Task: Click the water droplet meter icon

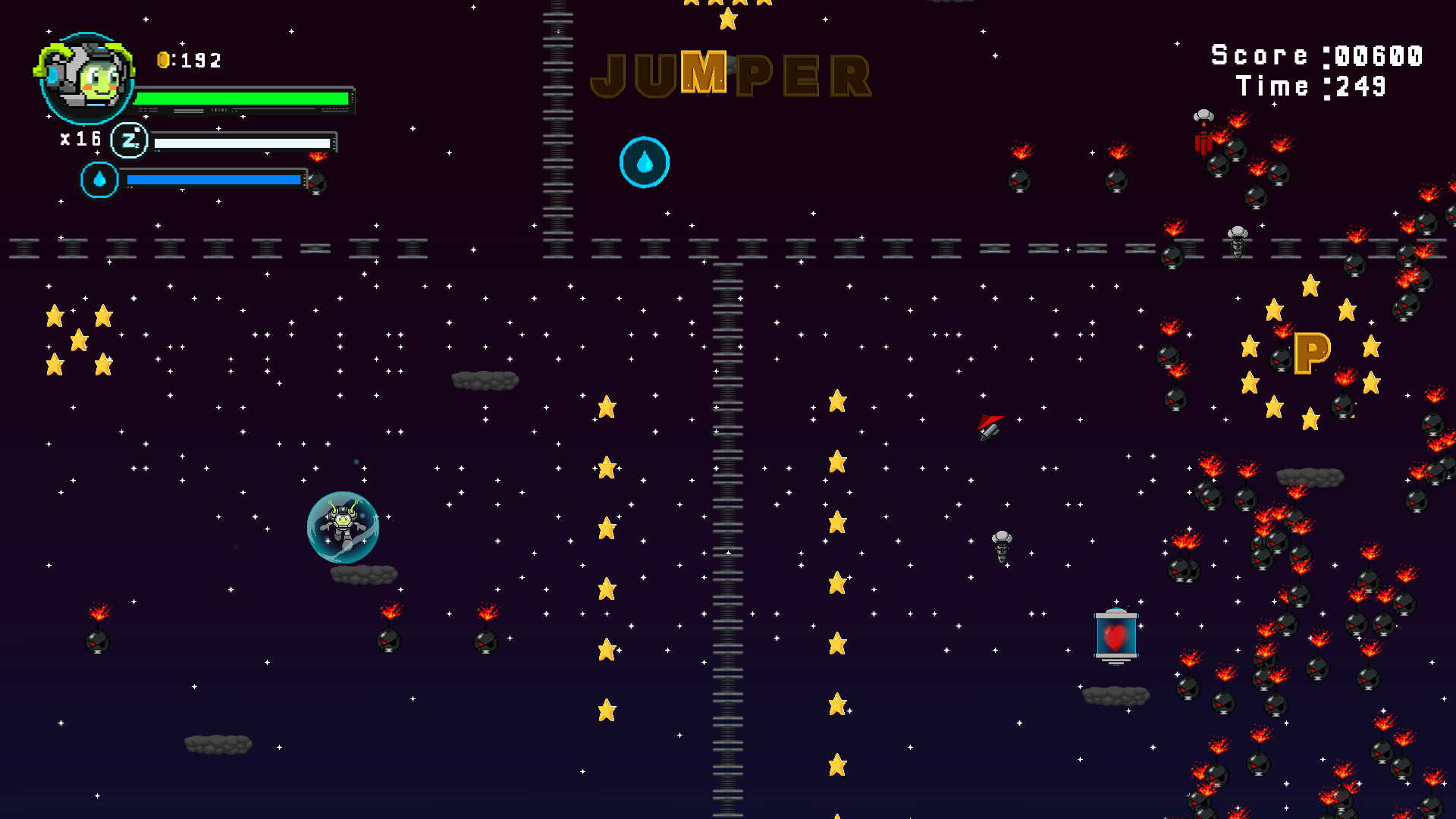Action: 99,180
